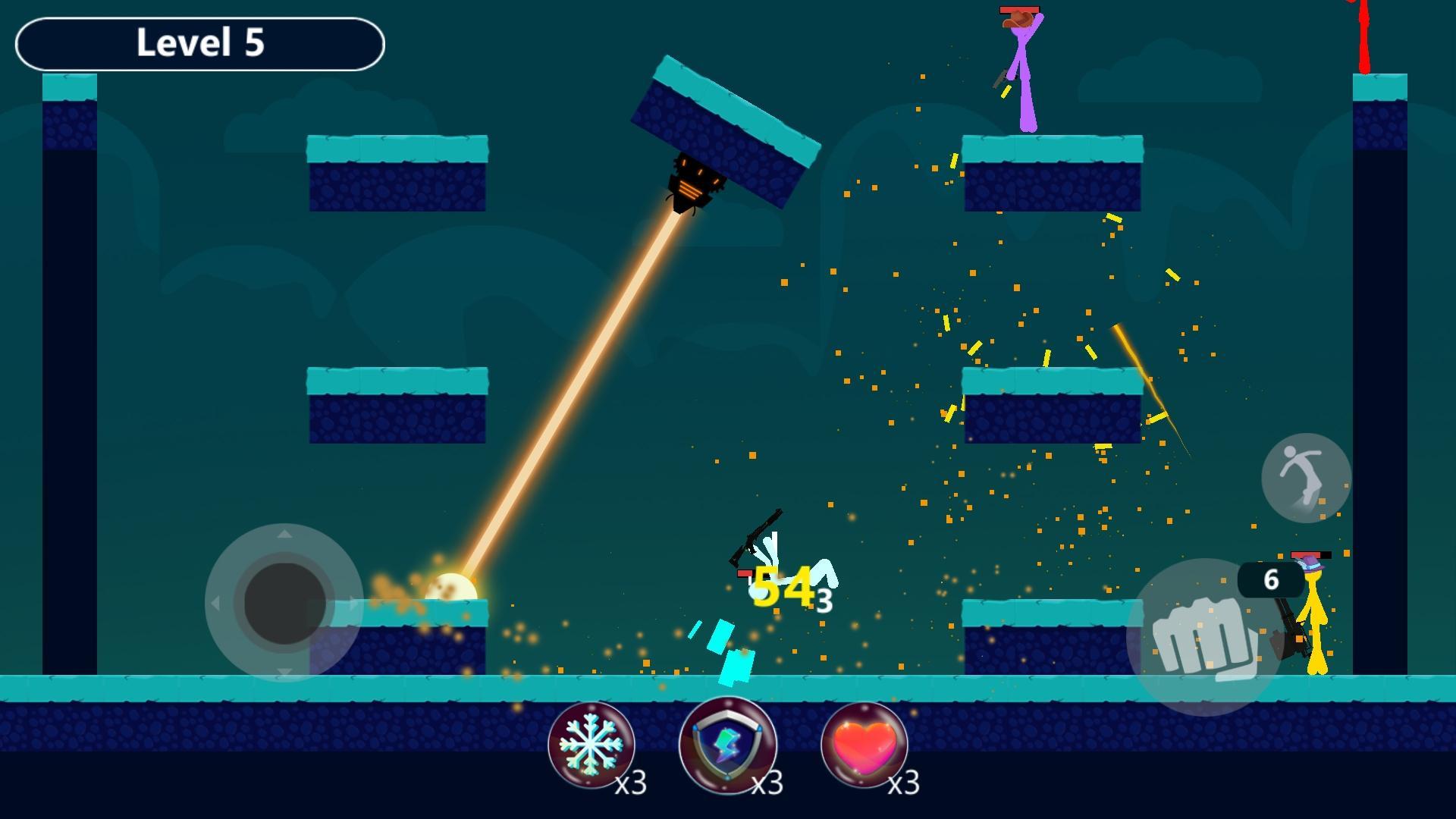Tap the heart health power-up
Viewport: 1456px width, 819px height.
coord(864,745)
